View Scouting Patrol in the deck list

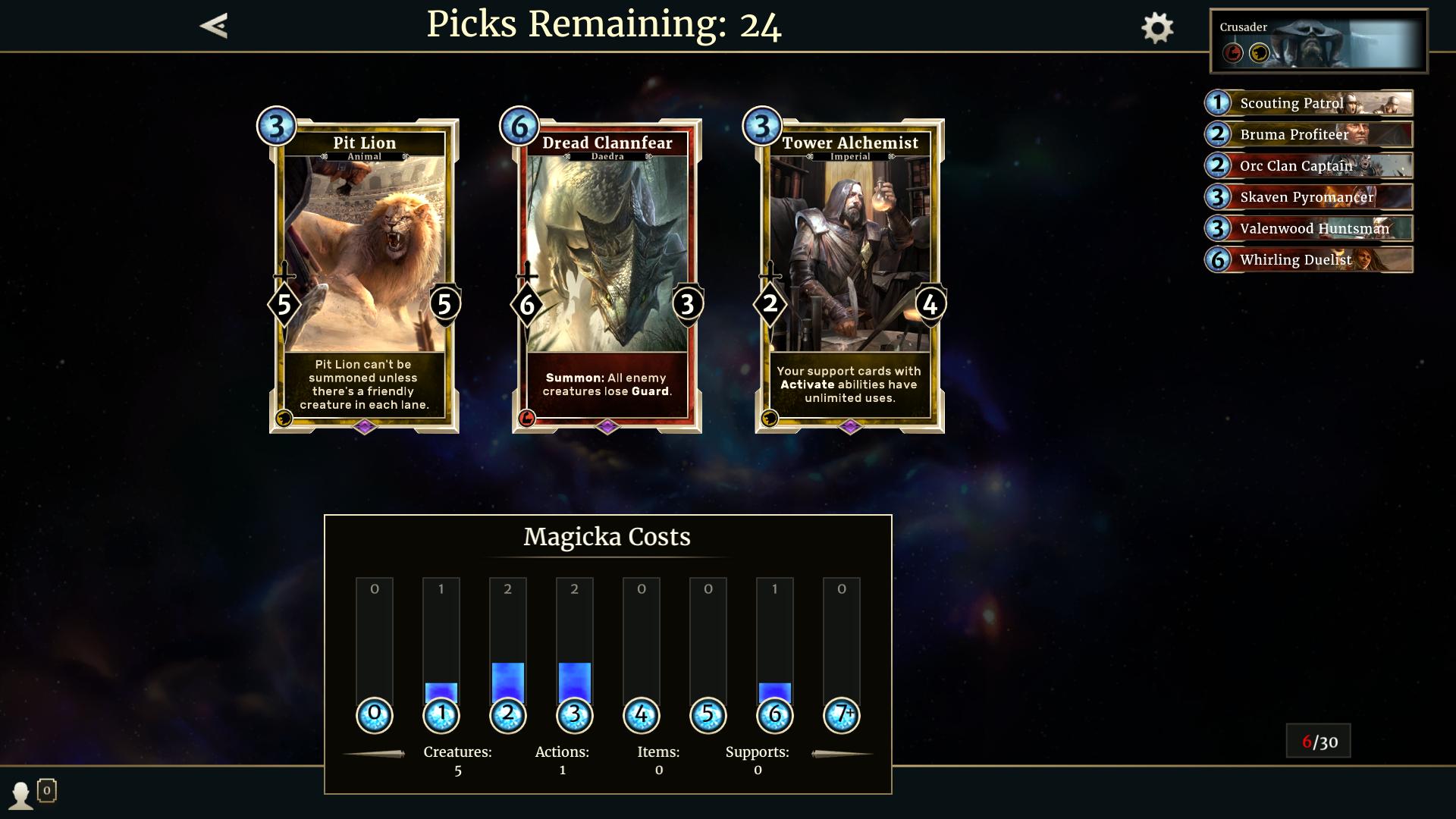1309,103
